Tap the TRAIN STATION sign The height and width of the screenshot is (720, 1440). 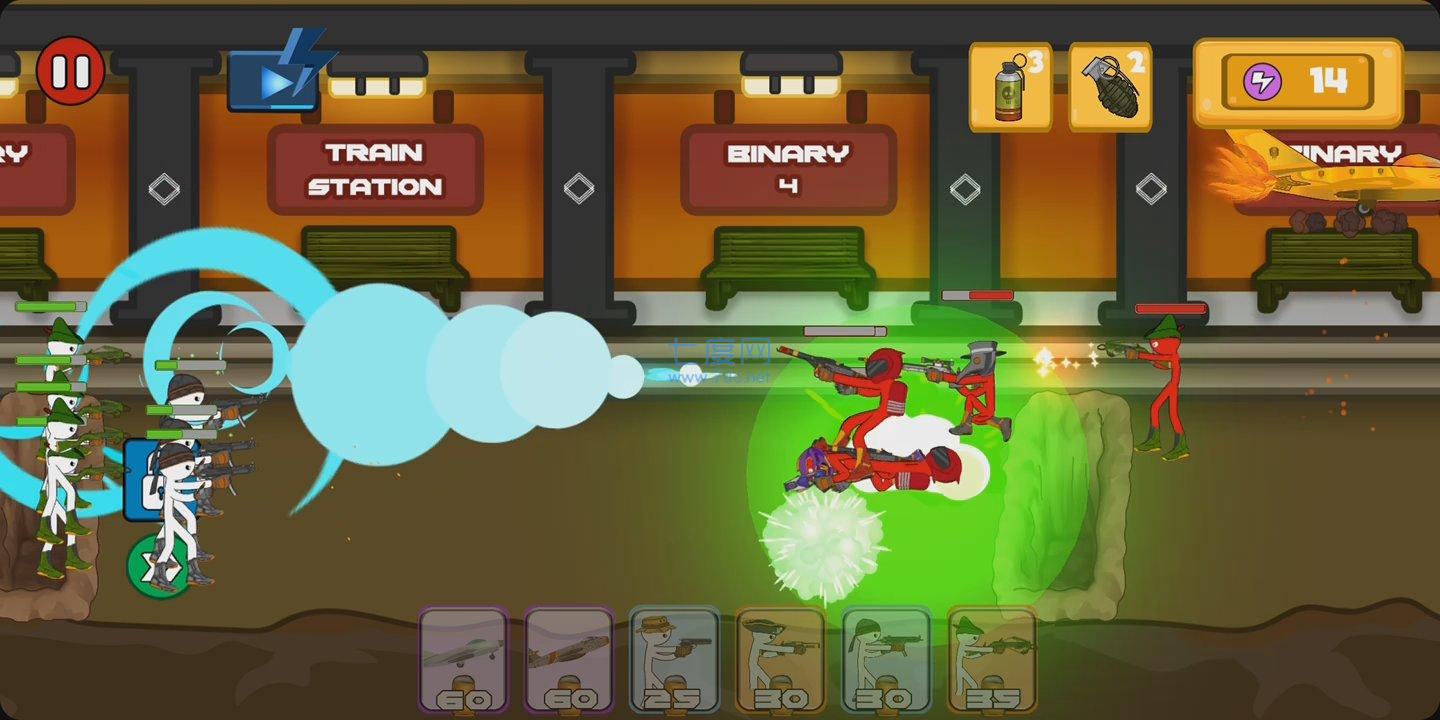click(x=373, y=169)
